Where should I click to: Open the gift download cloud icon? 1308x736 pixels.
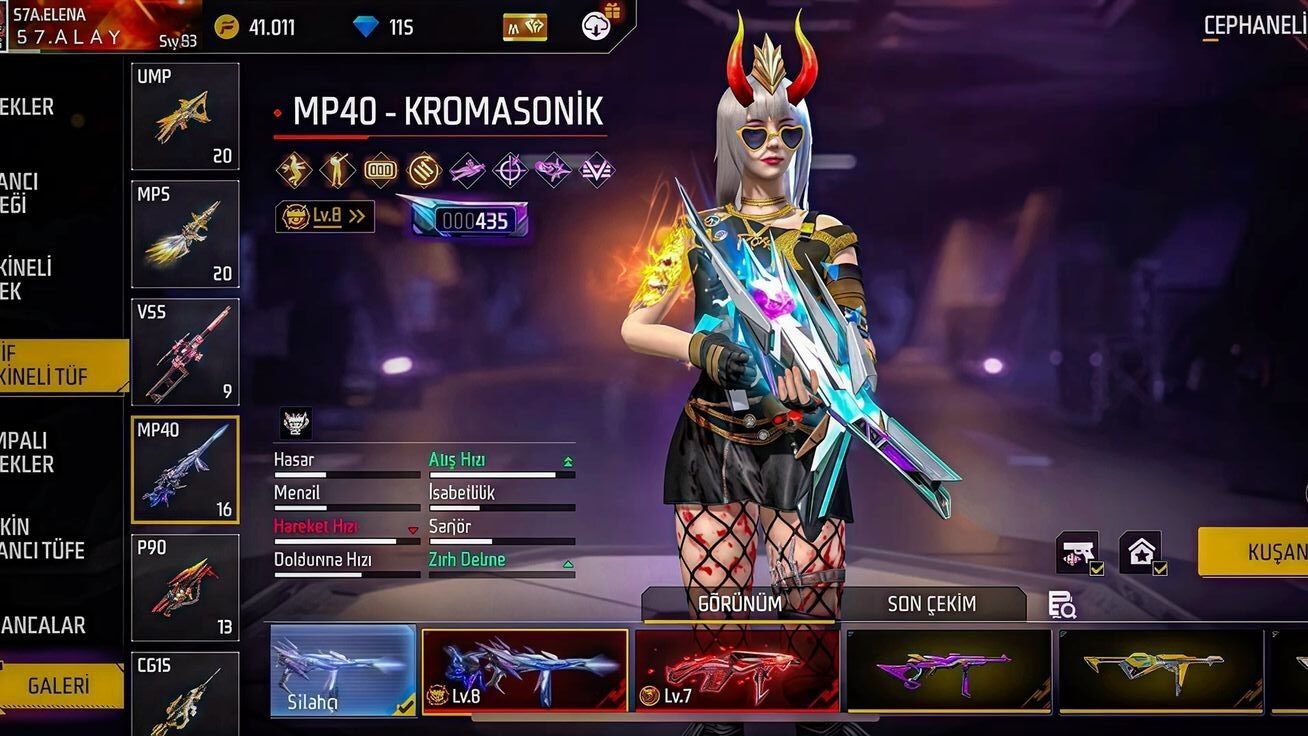[x=598, y=25]
